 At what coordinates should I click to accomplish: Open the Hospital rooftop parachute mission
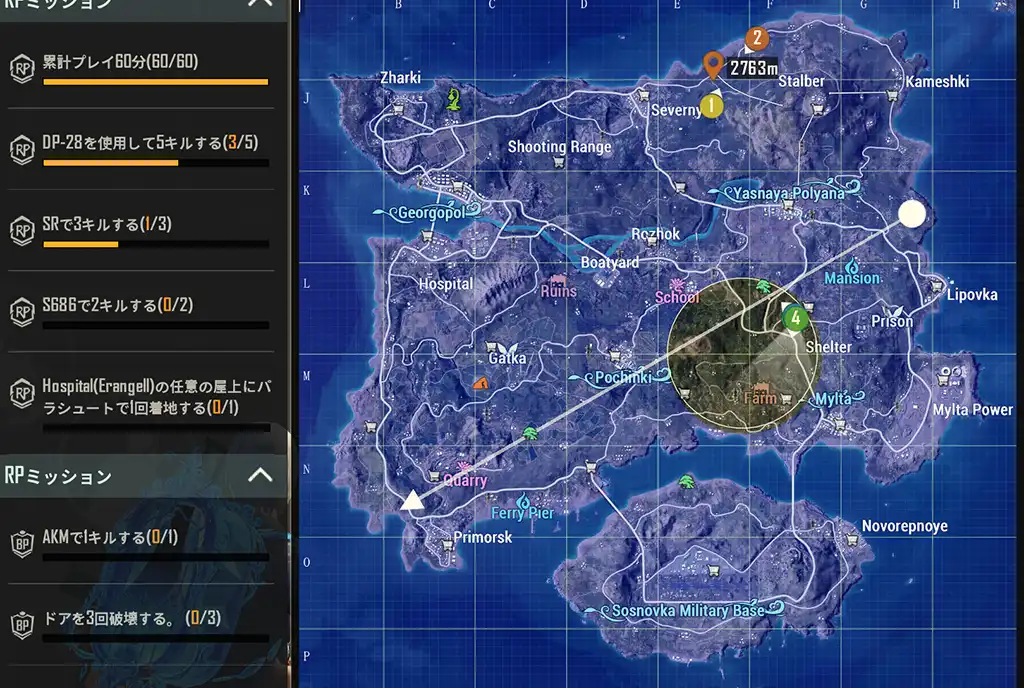click(145, 396)
